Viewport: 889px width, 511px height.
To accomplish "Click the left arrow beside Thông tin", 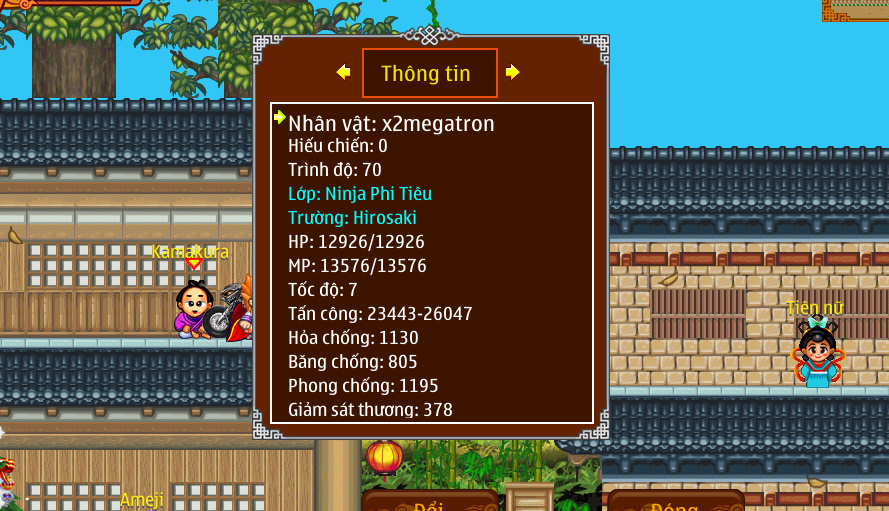I will (343, 72).
